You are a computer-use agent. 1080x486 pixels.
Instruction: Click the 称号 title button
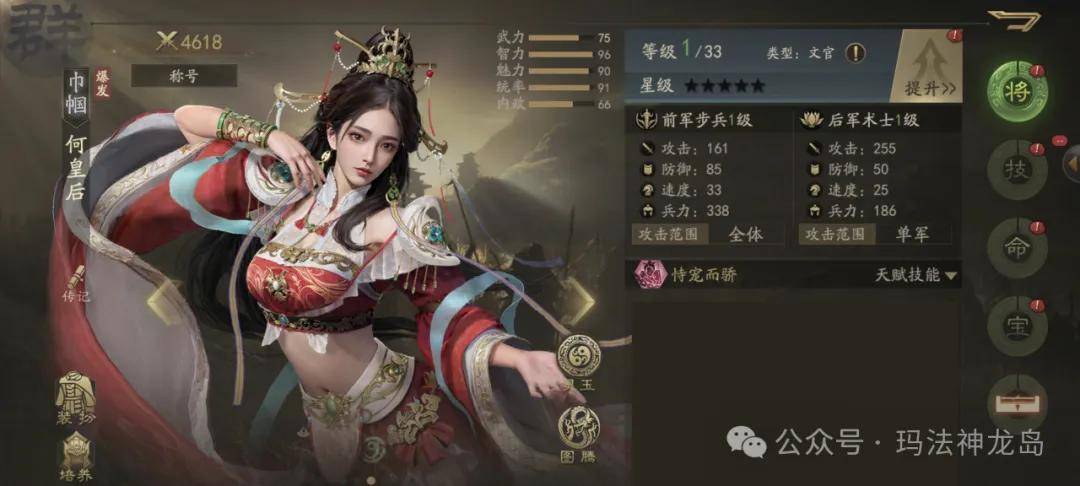coord(183,75)
